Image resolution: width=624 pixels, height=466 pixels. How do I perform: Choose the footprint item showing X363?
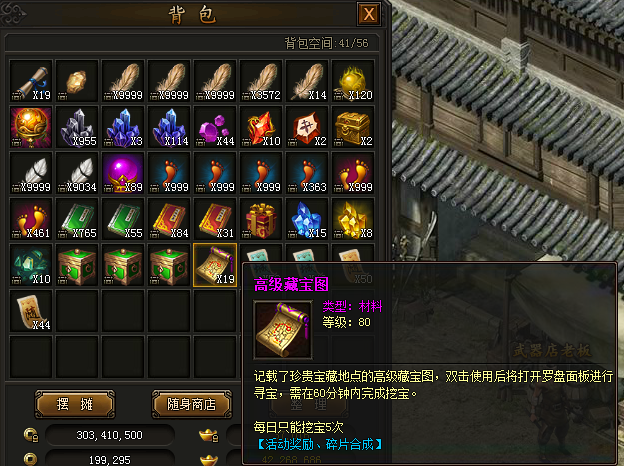pos(307,172)
